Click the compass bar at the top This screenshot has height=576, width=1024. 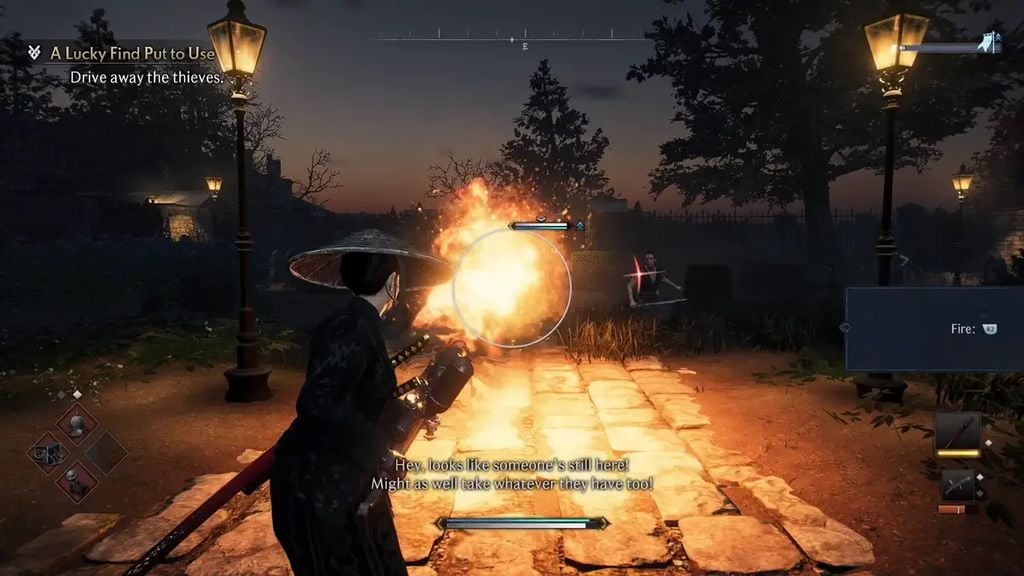(512, 40)
